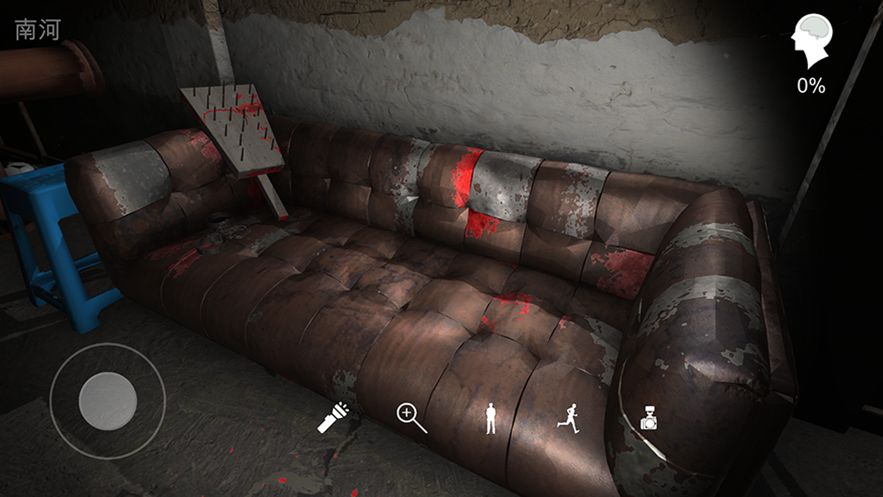Toggle the flashlight icon

pos(333,418)
